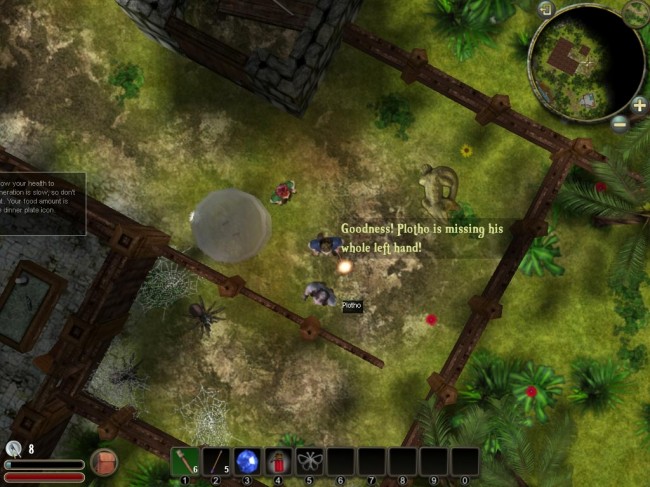Select the wooden stick in hotbar slot 2
This screenshot has height=487, width=650.
(216, 461)
